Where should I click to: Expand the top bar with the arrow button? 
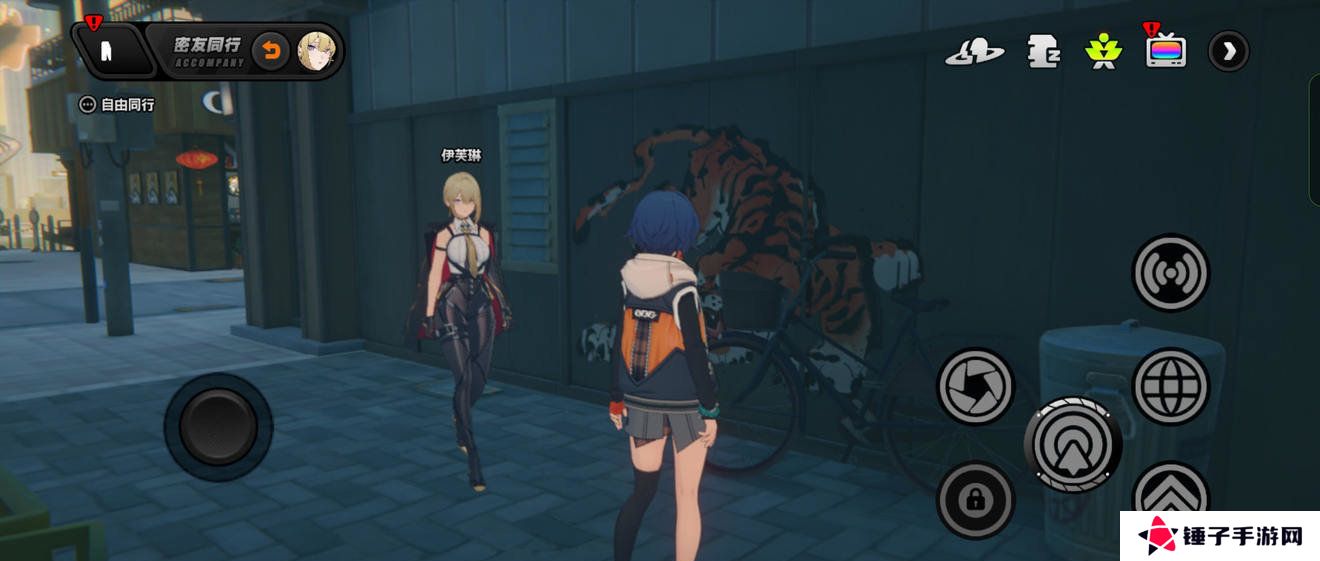1228,51
